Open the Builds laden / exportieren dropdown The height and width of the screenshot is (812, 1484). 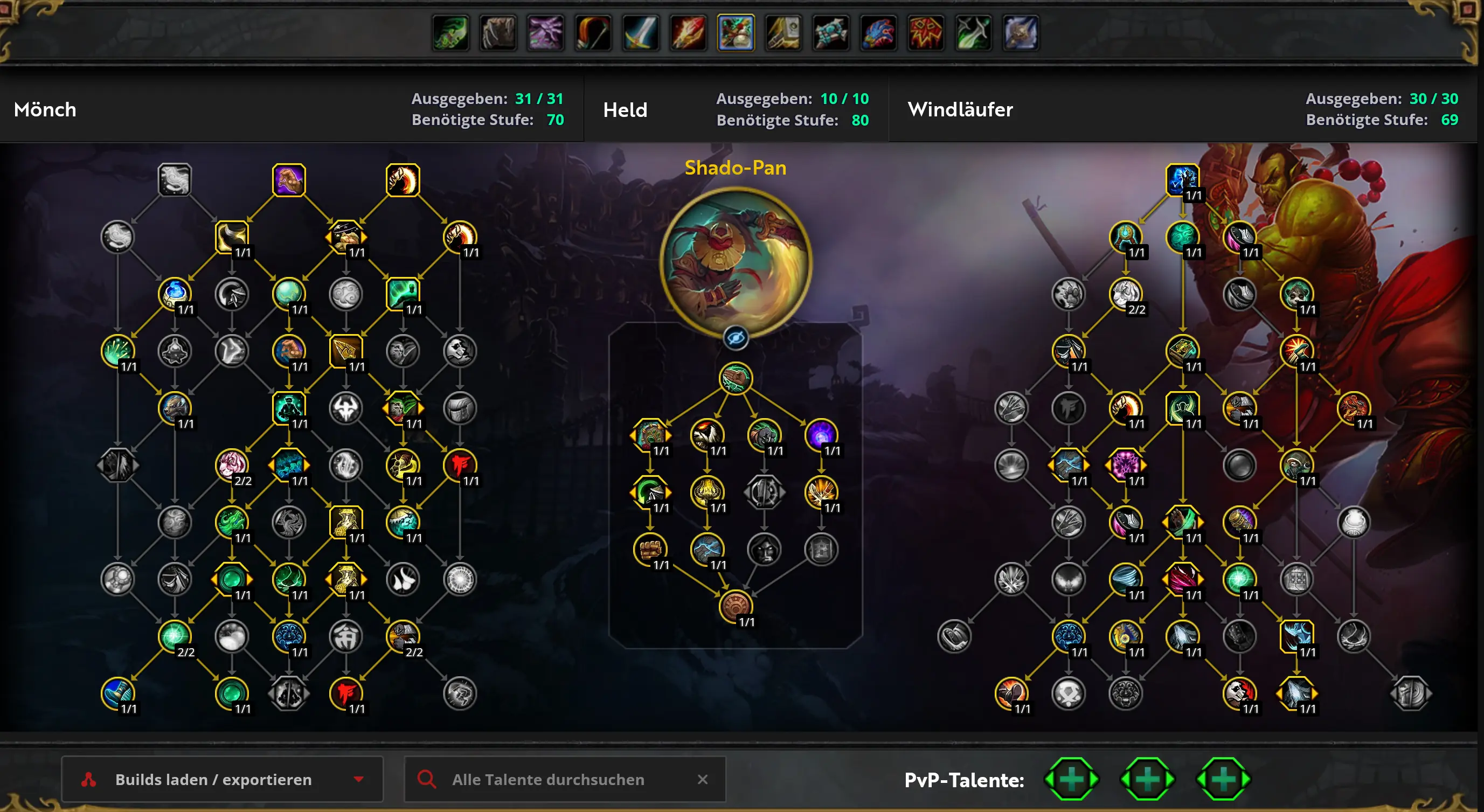tap(222, 779)
